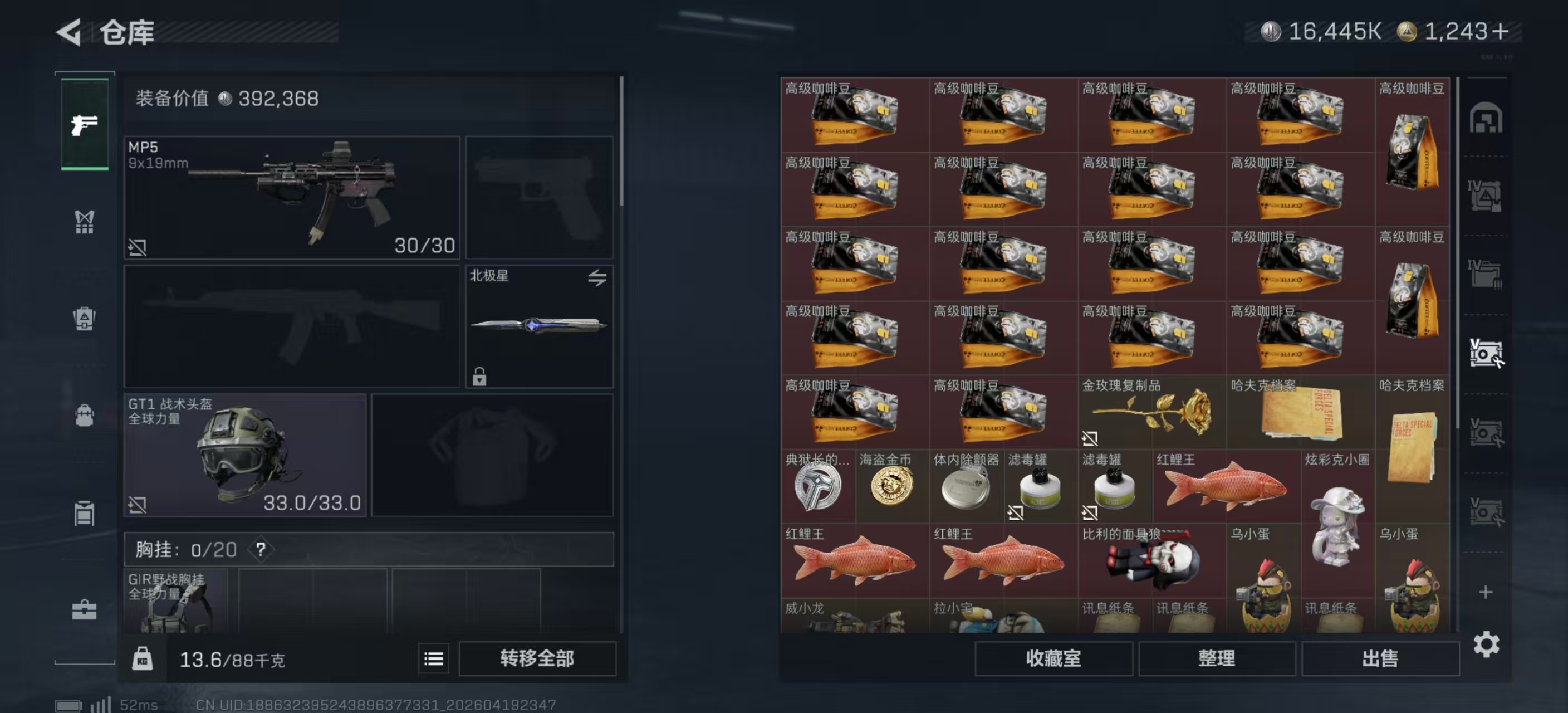Open the list view icon beside the weight display
Viewport: 1568px width, 713px height.
[x=433, y=659]
